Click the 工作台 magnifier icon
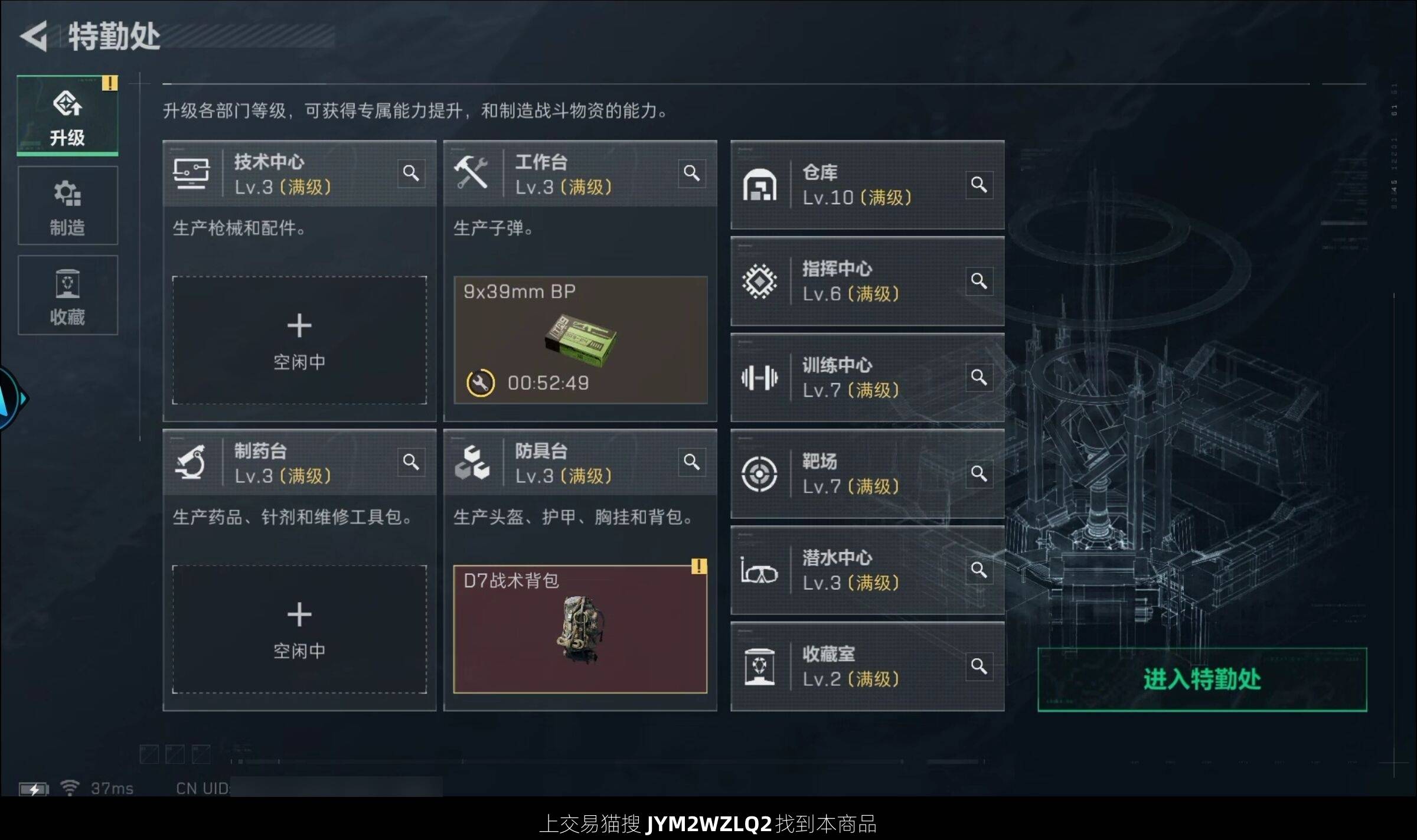Viewport: 1417px width, 840px height. pyautogui.click(x=692, y=174)
